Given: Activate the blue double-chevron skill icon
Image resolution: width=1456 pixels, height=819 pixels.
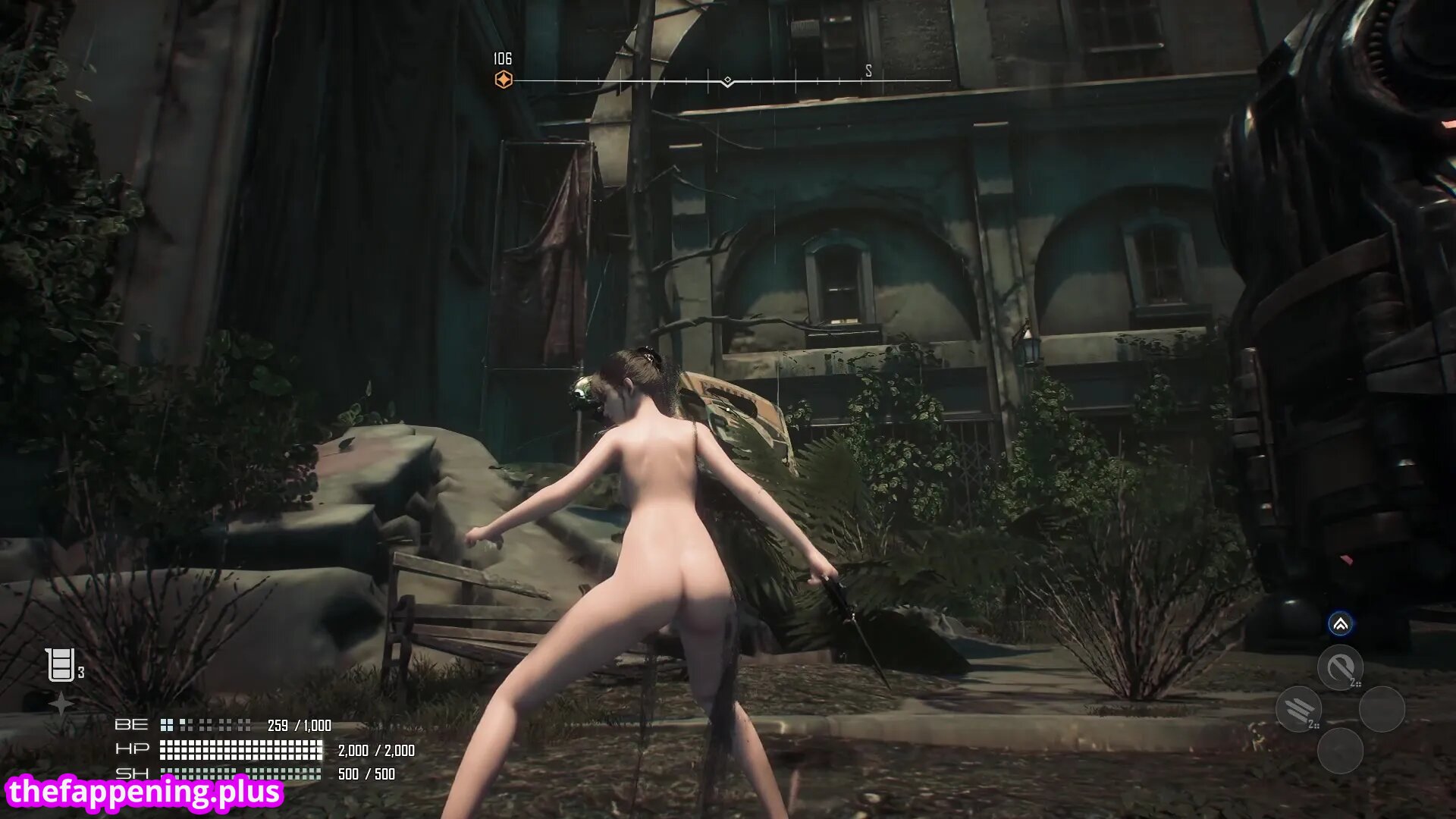Looking at the screenshot, I should click(1340, 624).
